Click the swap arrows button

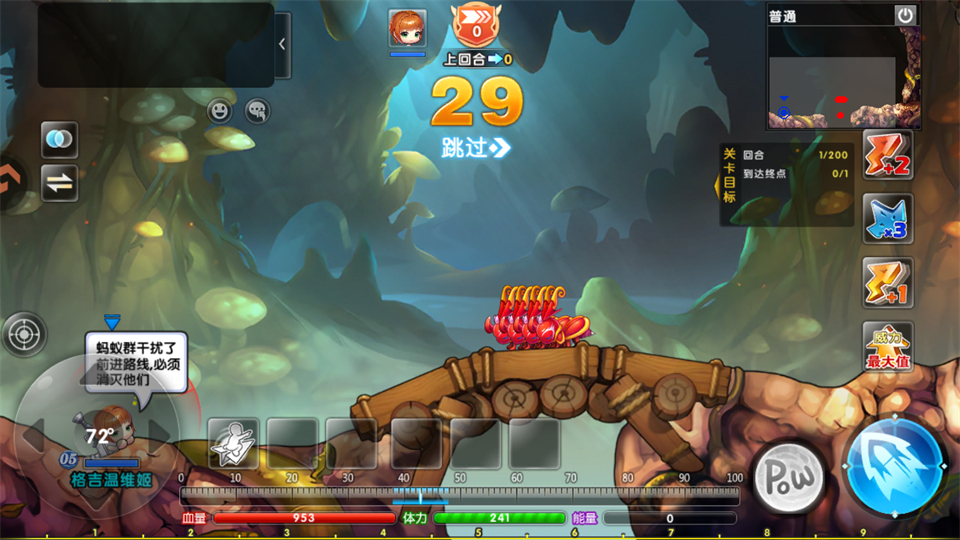[x=59, y=183]
